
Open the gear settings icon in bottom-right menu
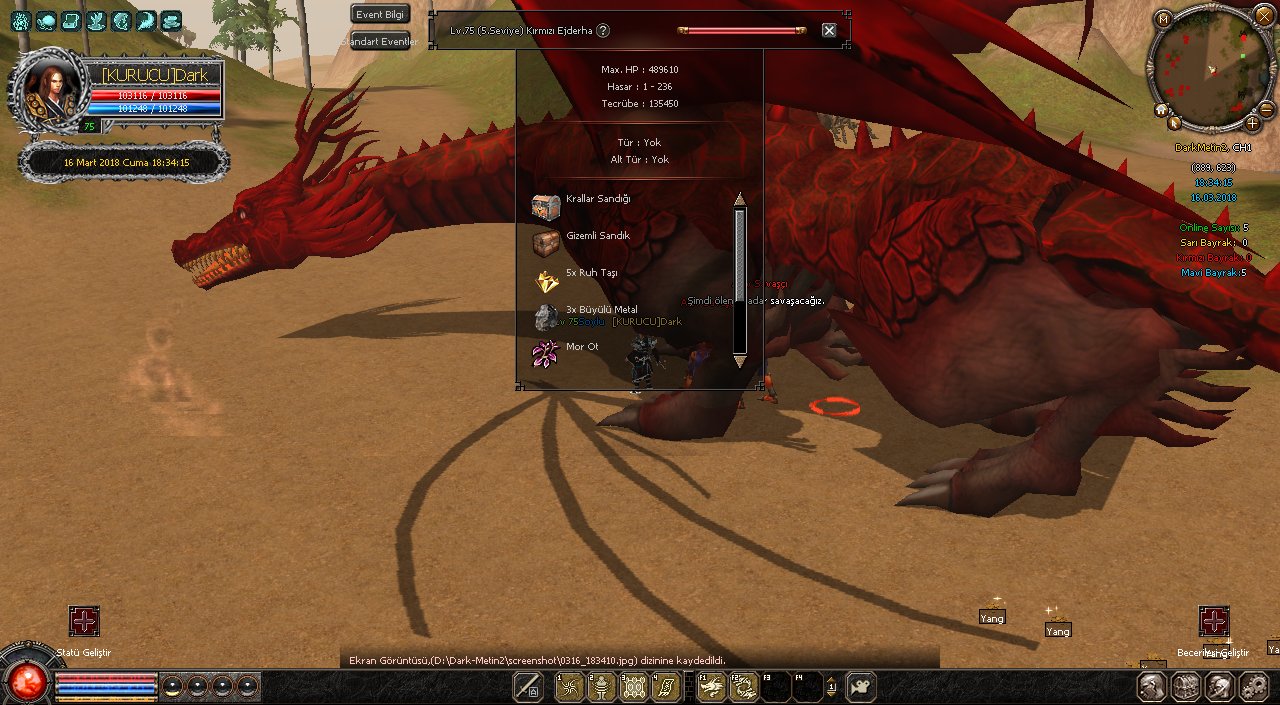pos(1254,687)
